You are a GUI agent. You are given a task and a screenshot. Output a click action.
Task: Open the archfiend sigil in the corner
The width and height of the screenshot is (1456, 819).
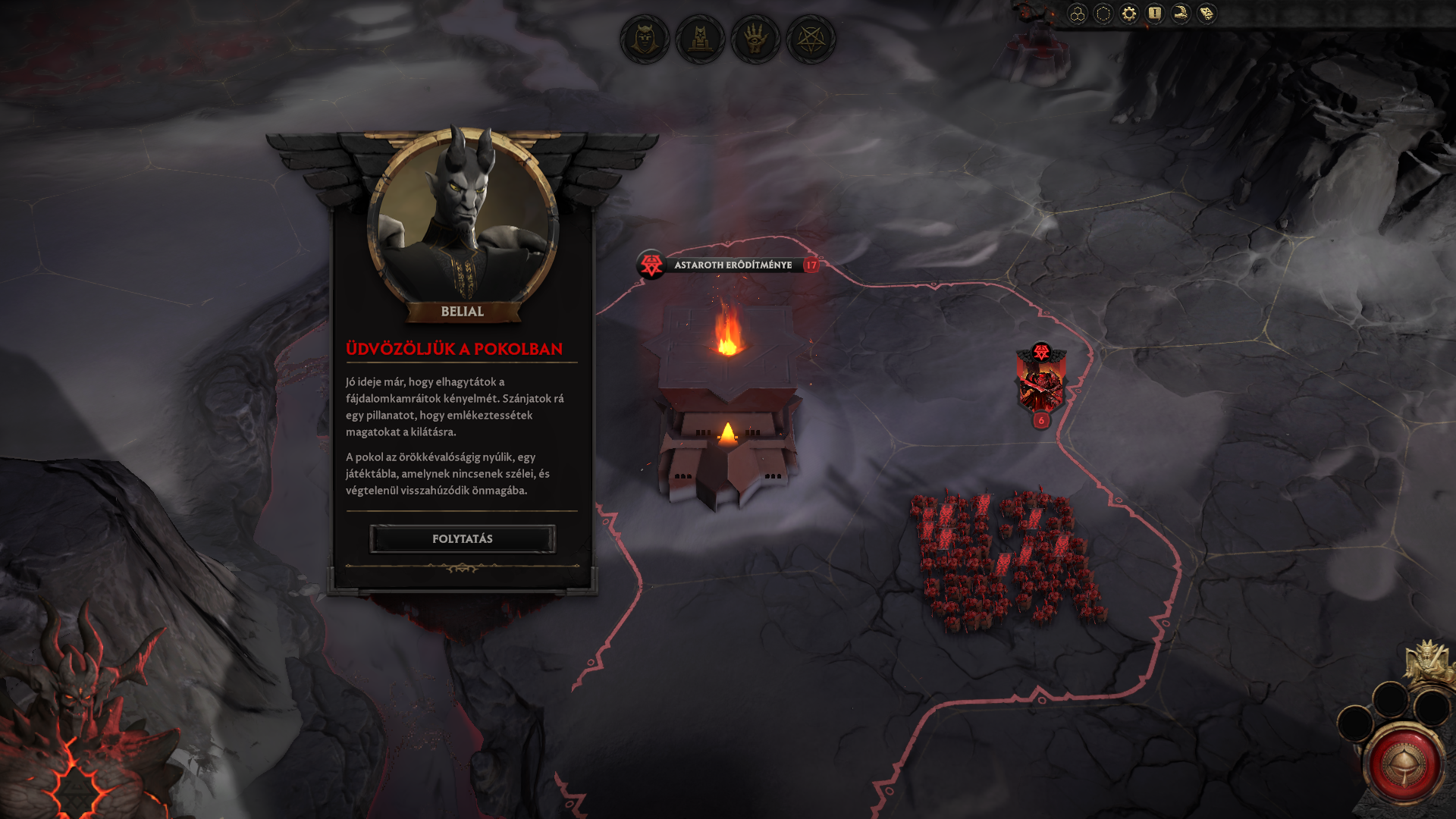click(x=76, y=789)
